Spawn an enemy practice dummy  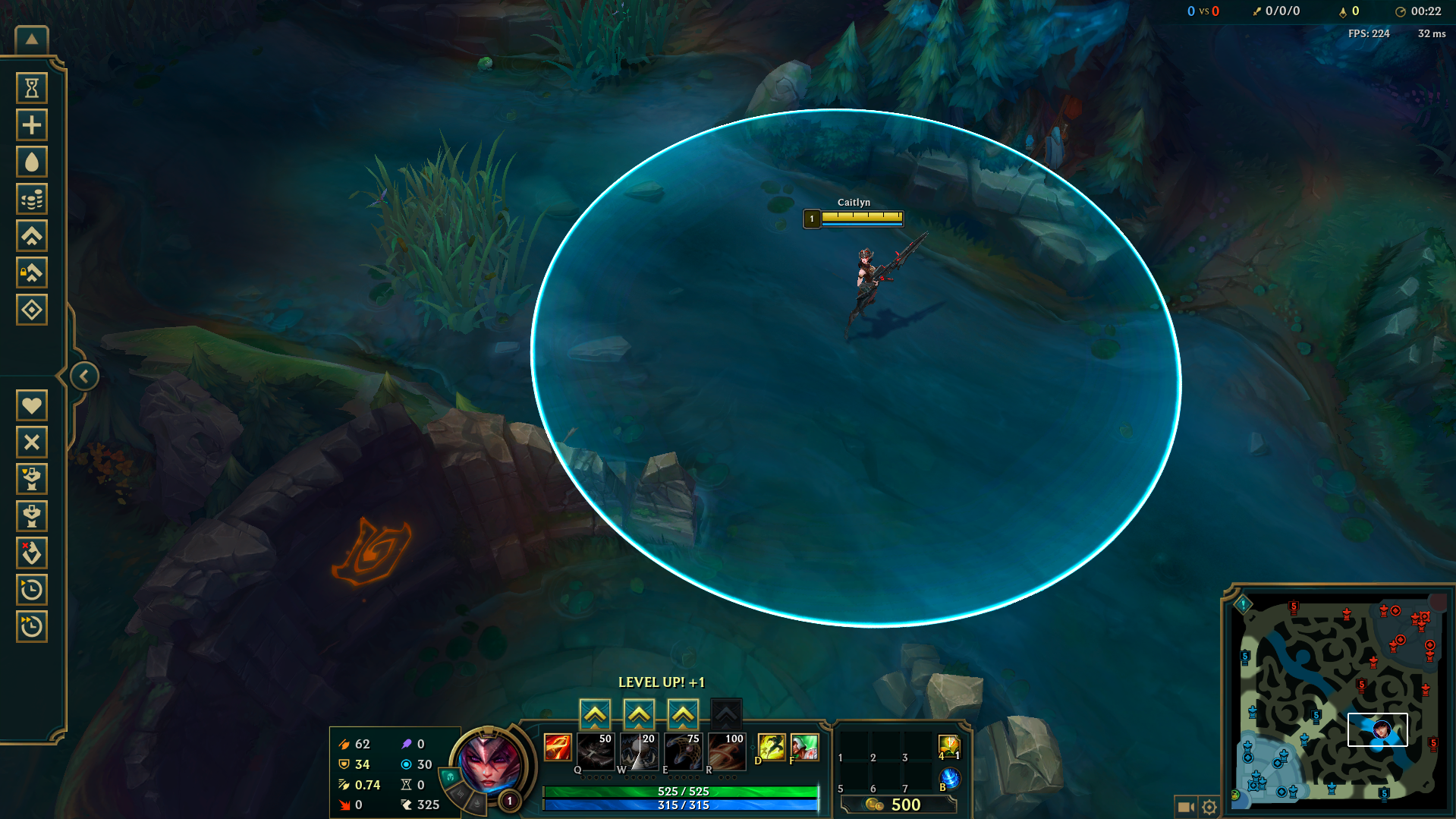pos(32,515)
